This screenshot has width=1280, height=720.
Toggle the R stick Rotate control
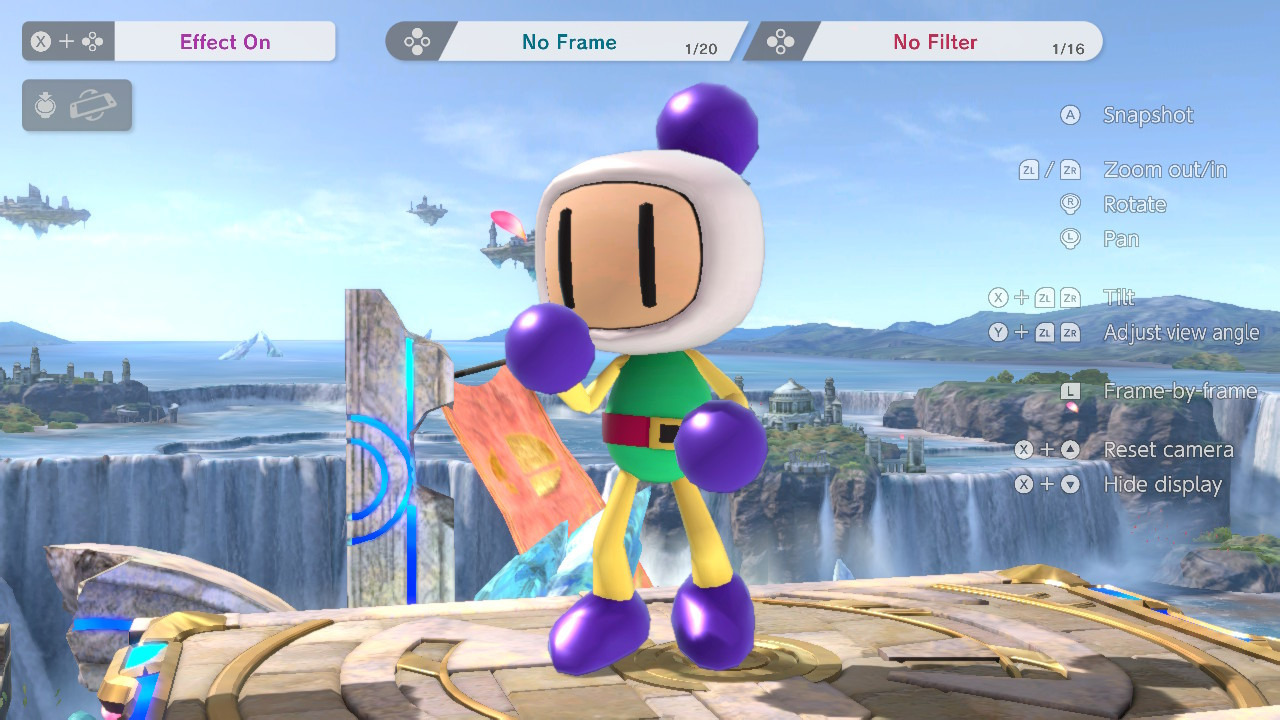tap(1070, 204)
